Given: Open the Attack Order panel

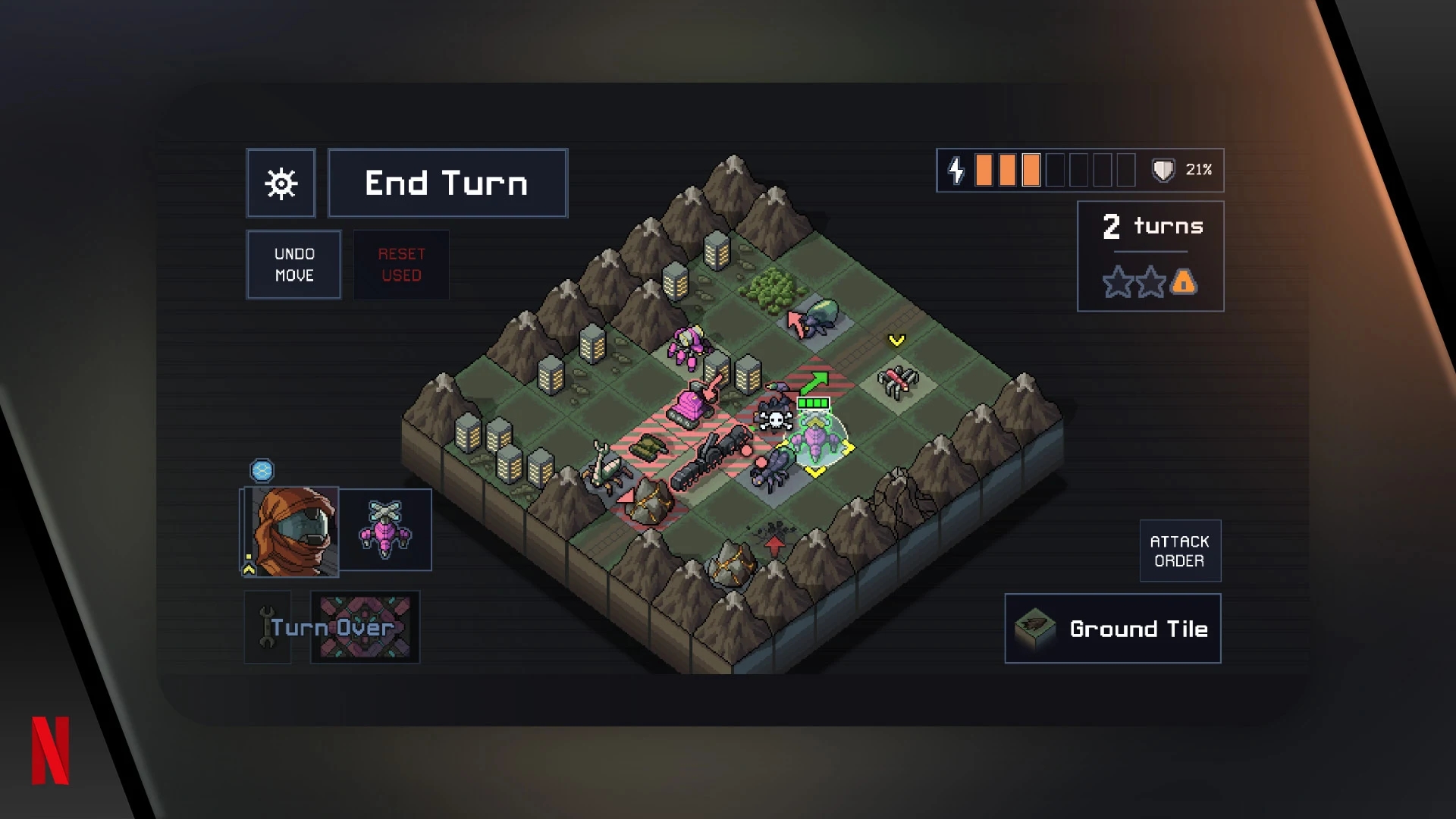Looking at the screenshot, I should [x=1181, y=551].
